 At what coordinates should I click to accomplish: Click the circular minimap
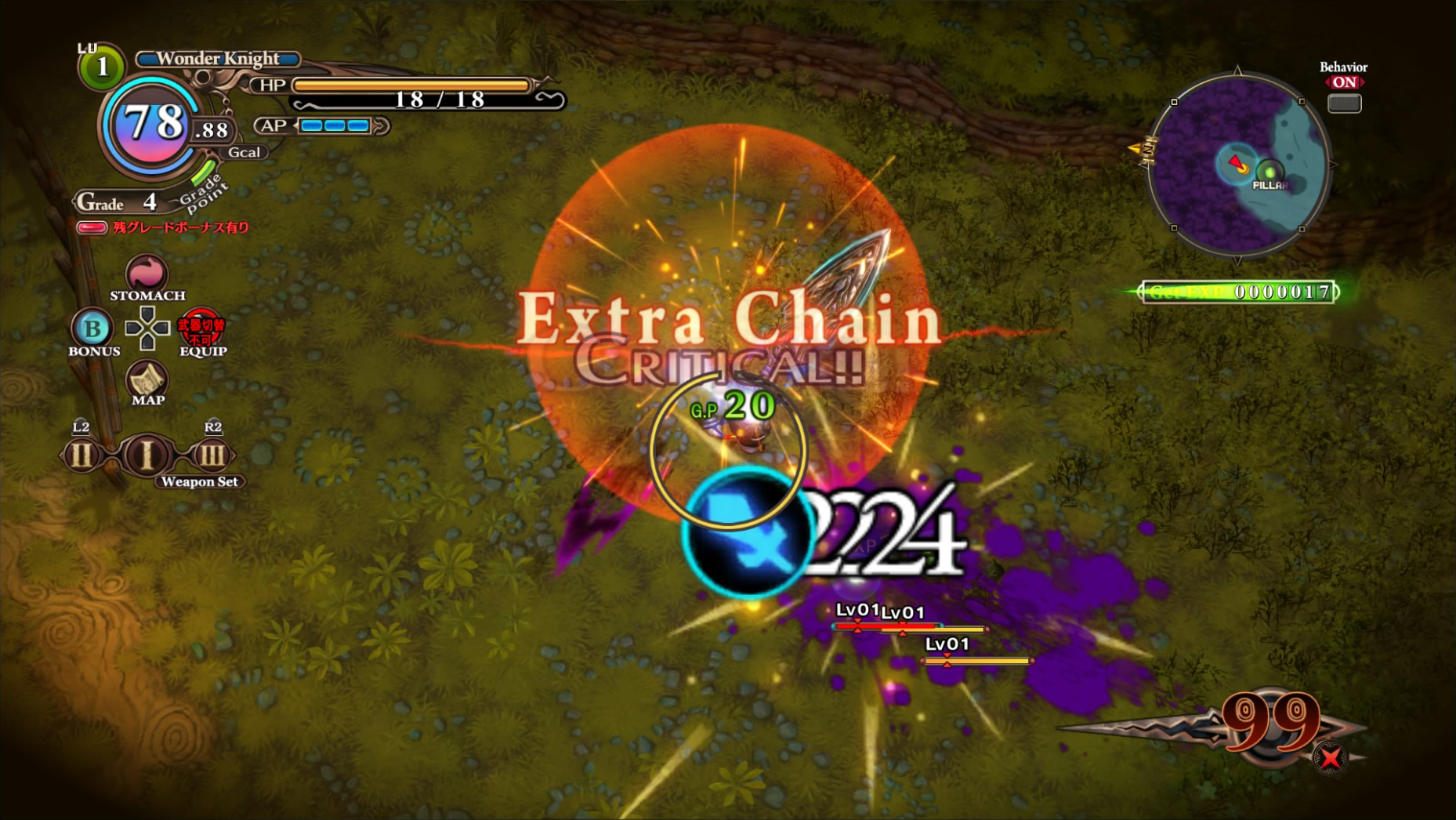1237,165
